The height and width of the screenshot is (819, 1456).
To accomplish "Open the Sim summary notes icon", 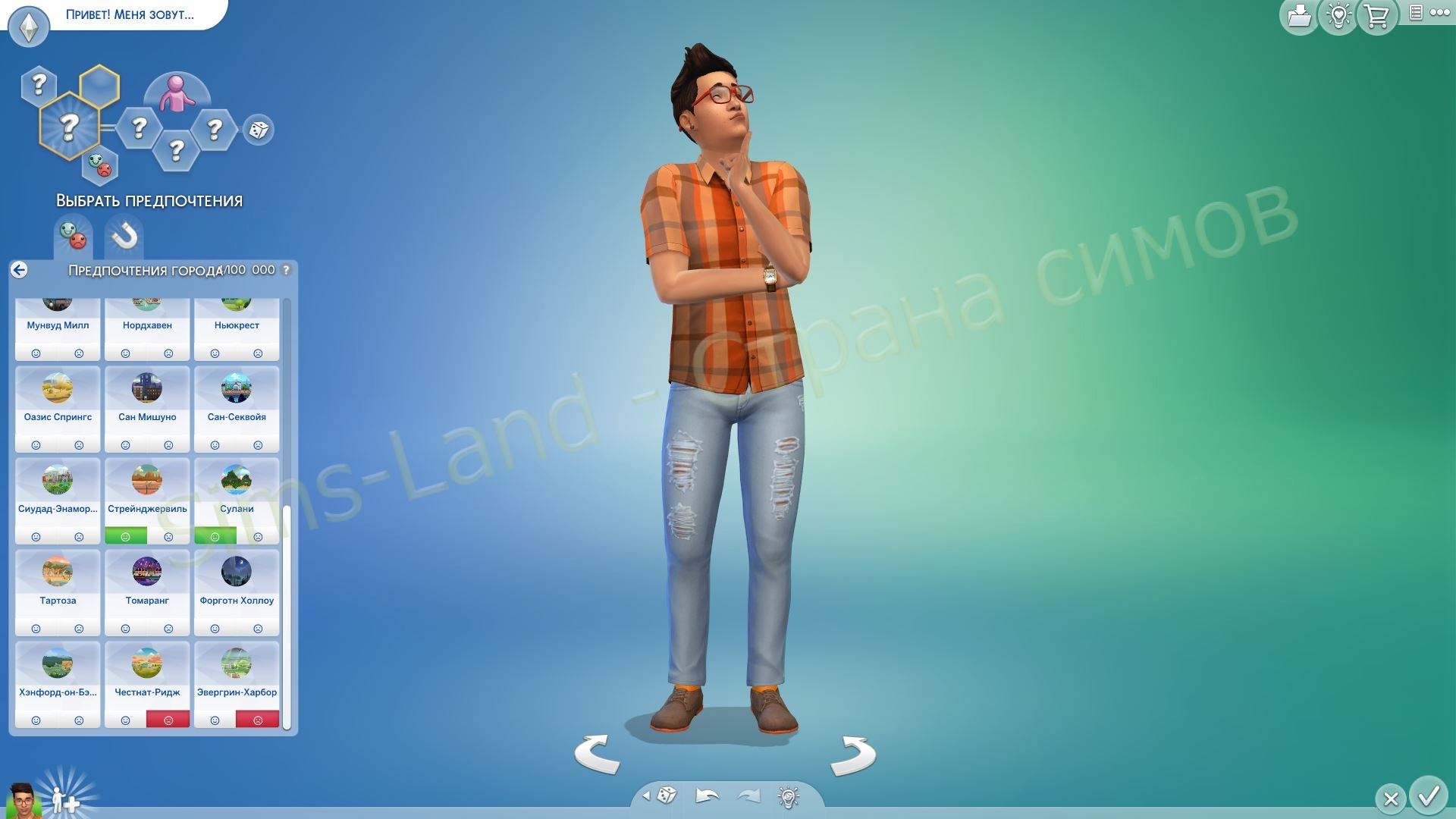I will point(1414,13).
